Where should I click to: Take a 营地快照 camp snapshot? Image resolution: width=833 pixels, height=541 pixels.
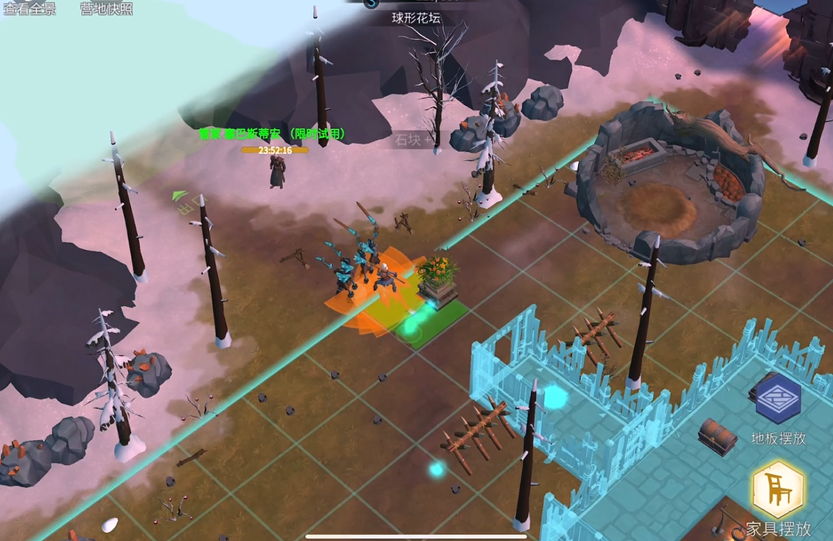coord(106,9)
